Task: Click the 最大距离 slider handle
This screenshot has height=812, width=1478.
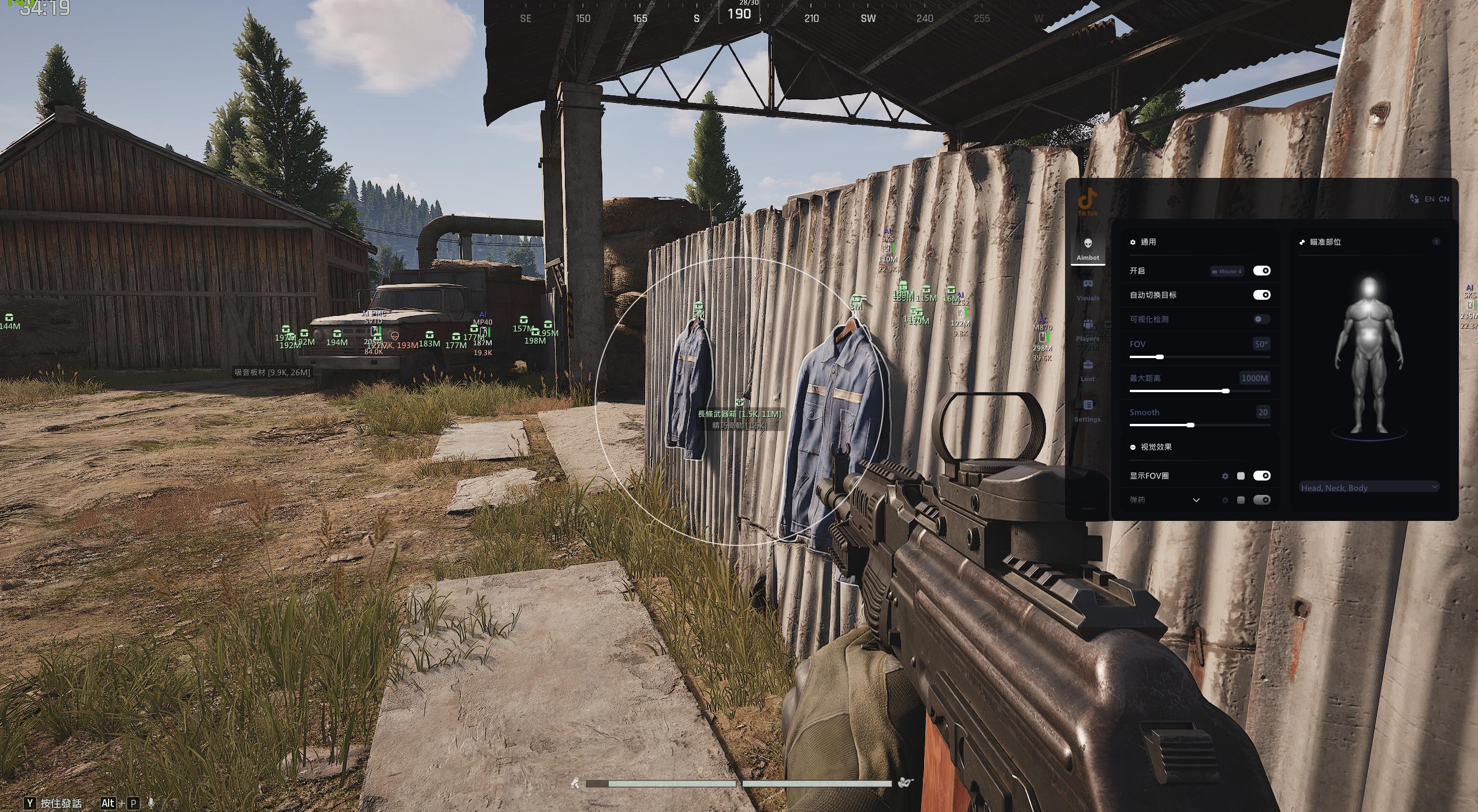Action: [x=1226, y=391]
